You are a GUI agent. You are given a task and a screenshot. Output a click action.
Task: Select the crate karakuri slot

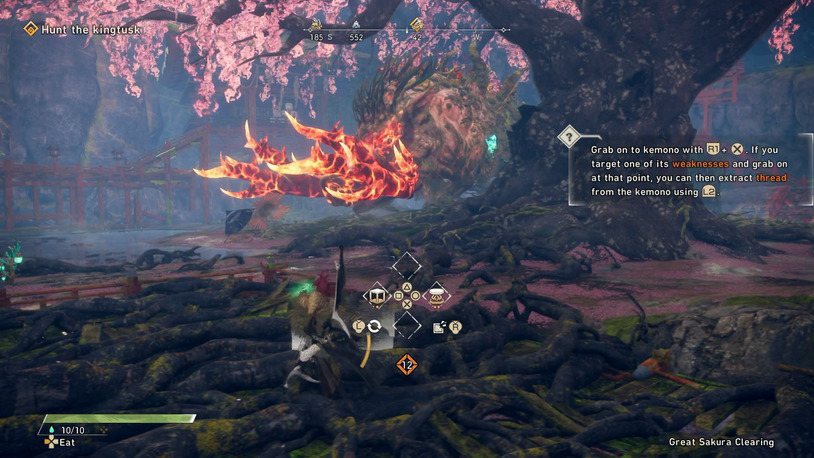(378, 296)
